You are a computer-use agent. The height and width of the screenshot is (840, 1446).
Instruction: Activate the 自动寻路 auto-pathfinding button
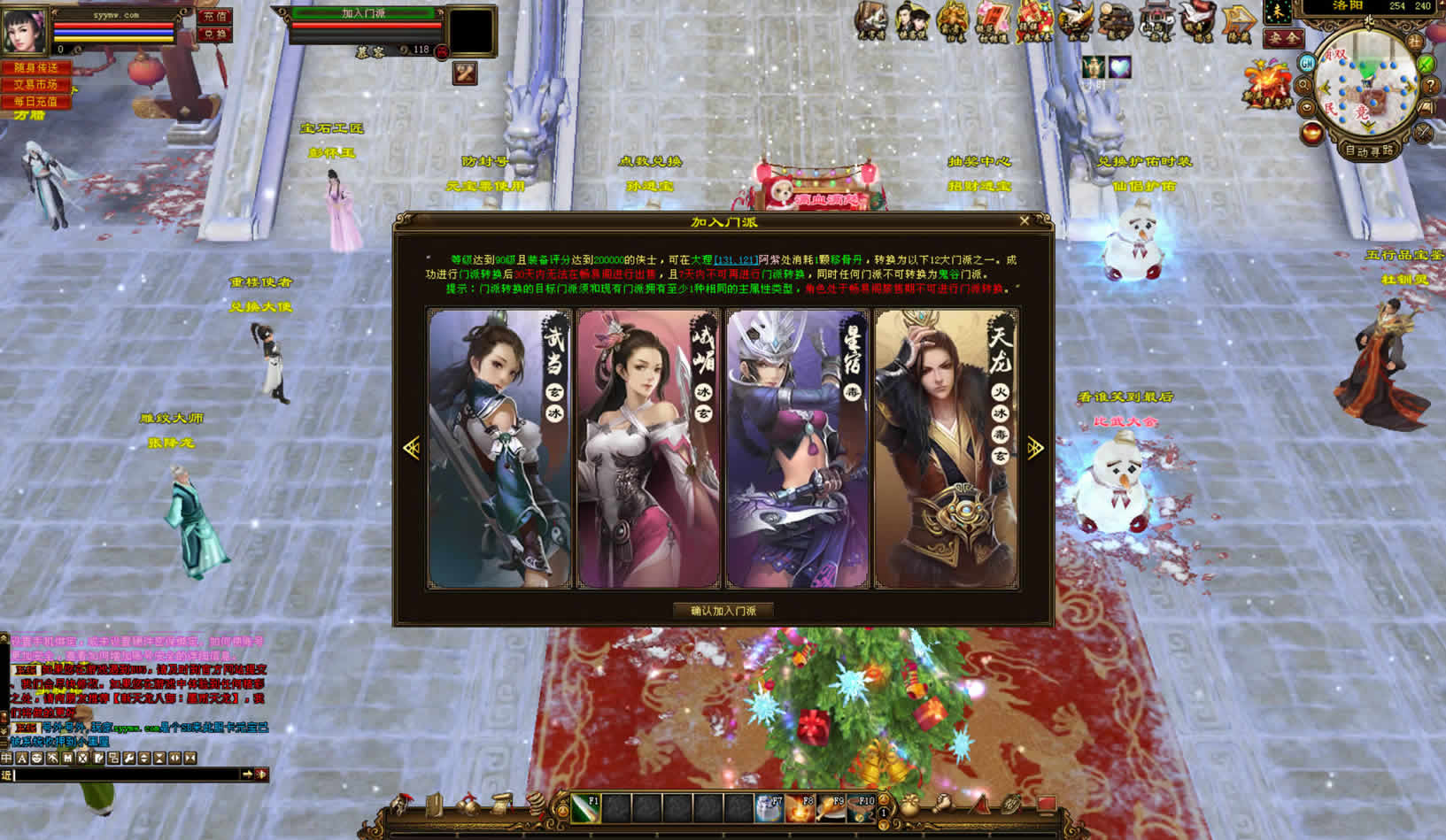coord(1368,150)
